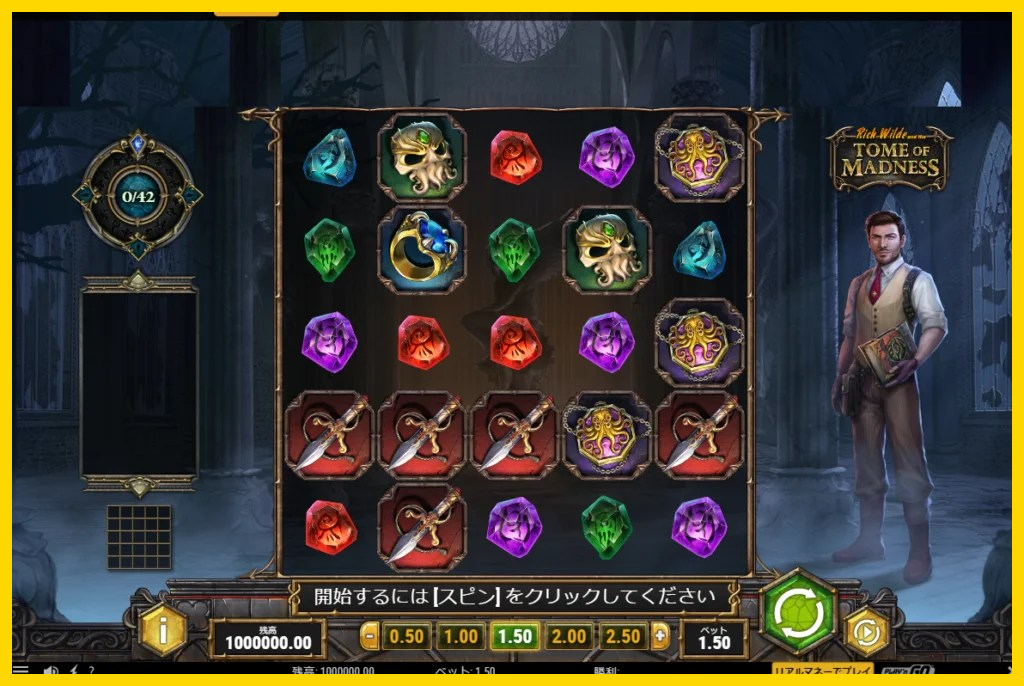
Task: Decrease the bet with the minus button
Action: click(370, 636)
